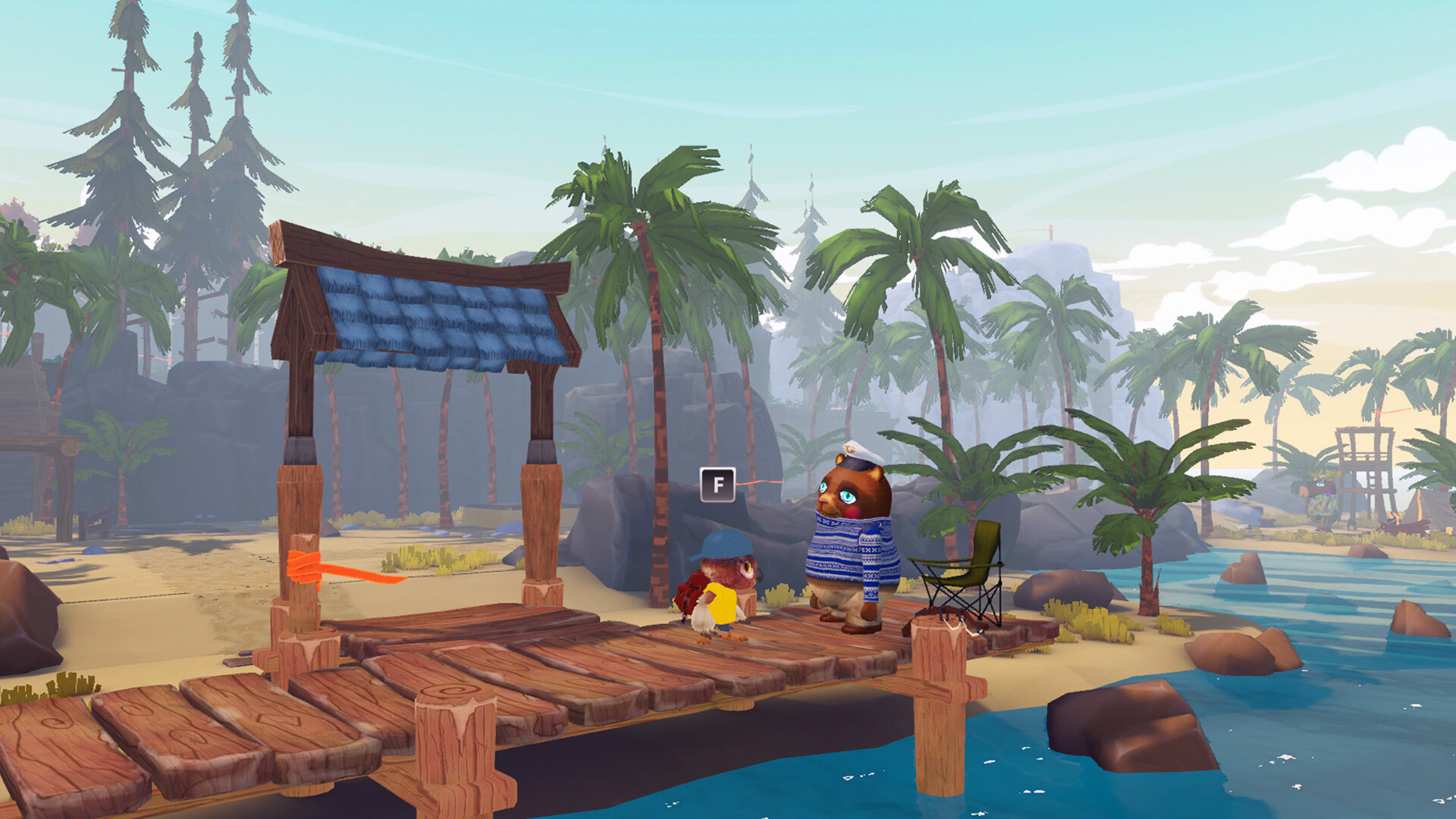Click the F interaction key prompt
The image size is (1456, 819).
point(717,485)
